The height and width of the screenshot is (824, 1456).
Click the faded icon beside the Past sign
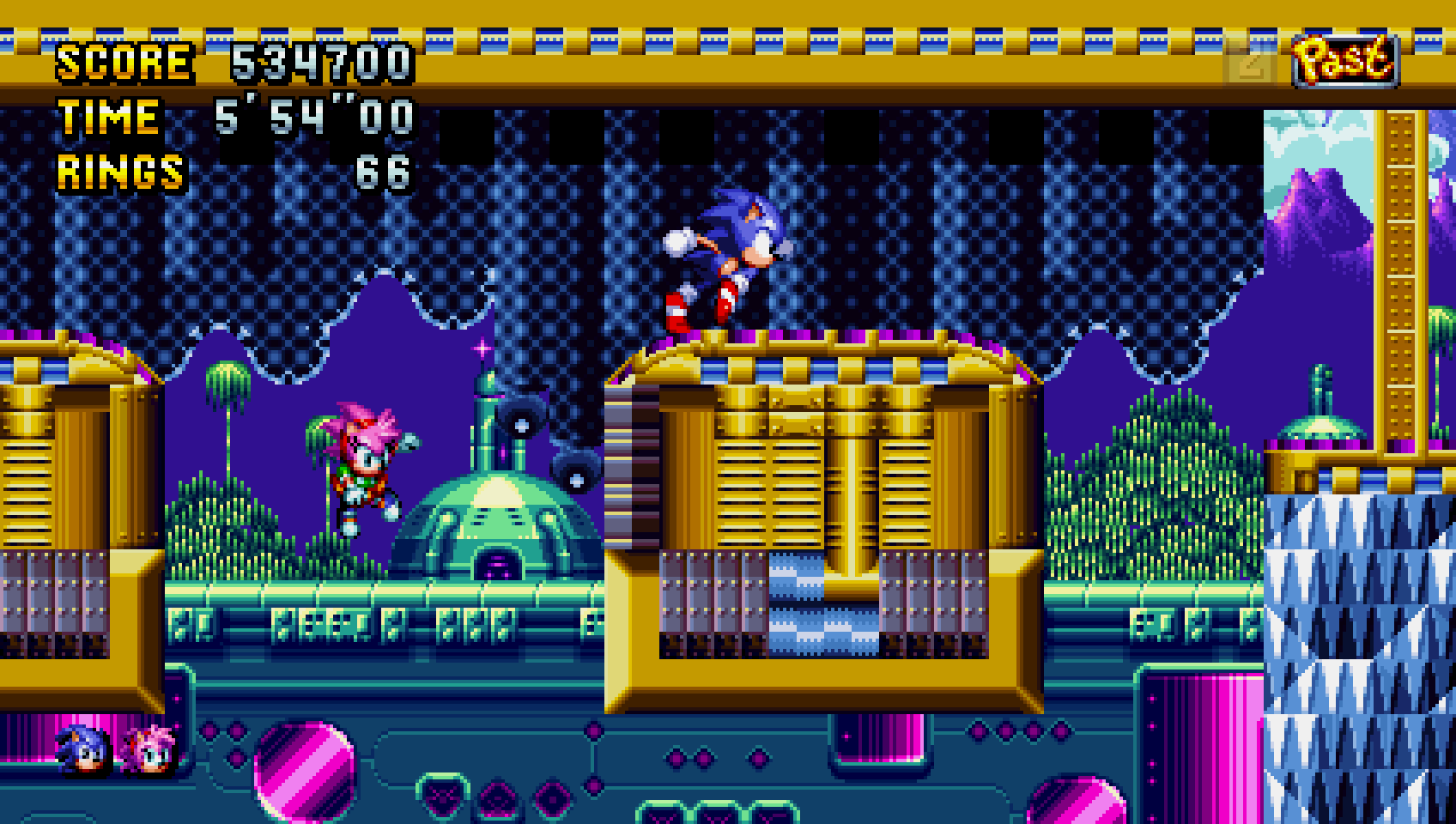coord(1250,61)
